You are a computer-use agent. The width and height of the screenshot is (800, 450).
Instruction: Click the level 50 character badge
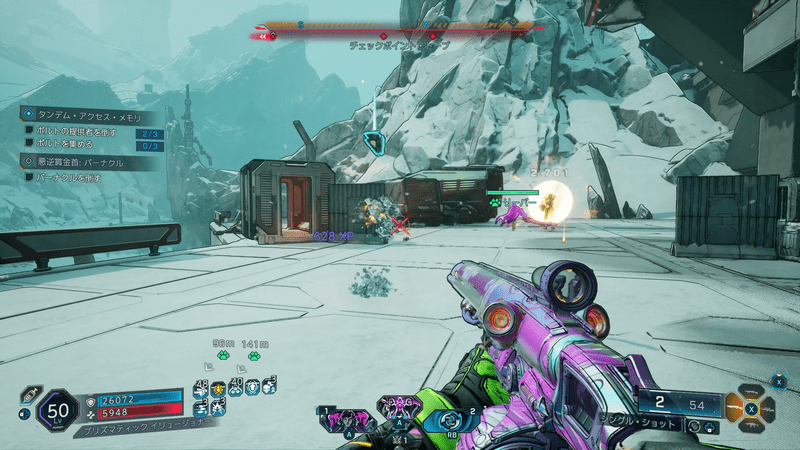tap(56, 409)
